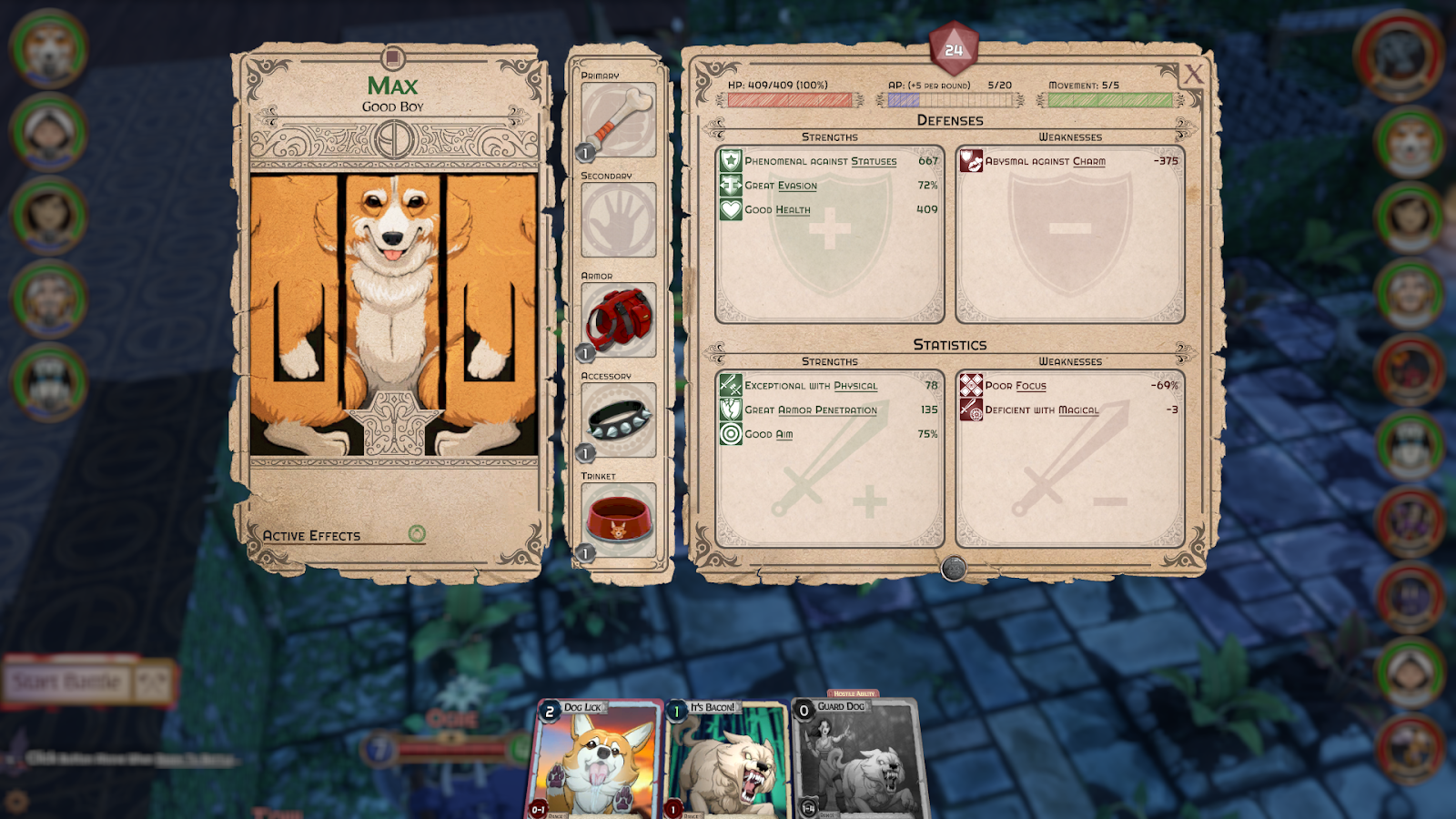
Task: Open the Phenomenal against Statuses entry
Action: pyautogui.click(x=820, y=161)
